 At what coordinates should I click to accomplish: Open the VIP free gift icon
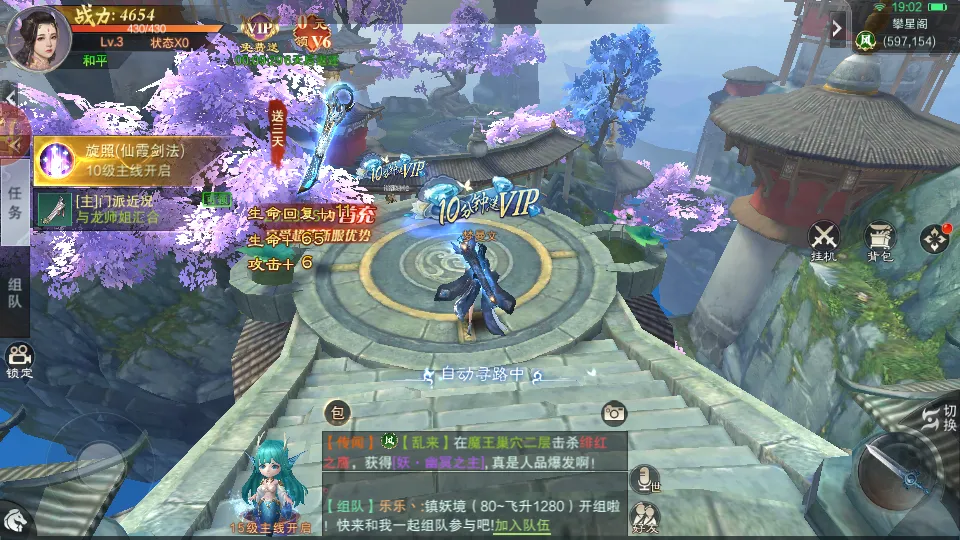click(x=260, y=30)
